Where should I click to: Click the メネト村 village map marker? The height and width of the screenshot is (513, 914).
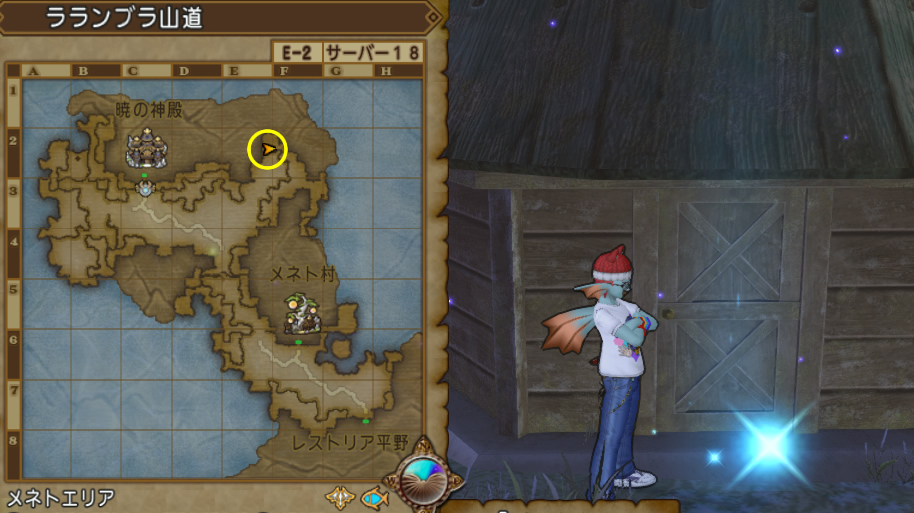point(299,313)
